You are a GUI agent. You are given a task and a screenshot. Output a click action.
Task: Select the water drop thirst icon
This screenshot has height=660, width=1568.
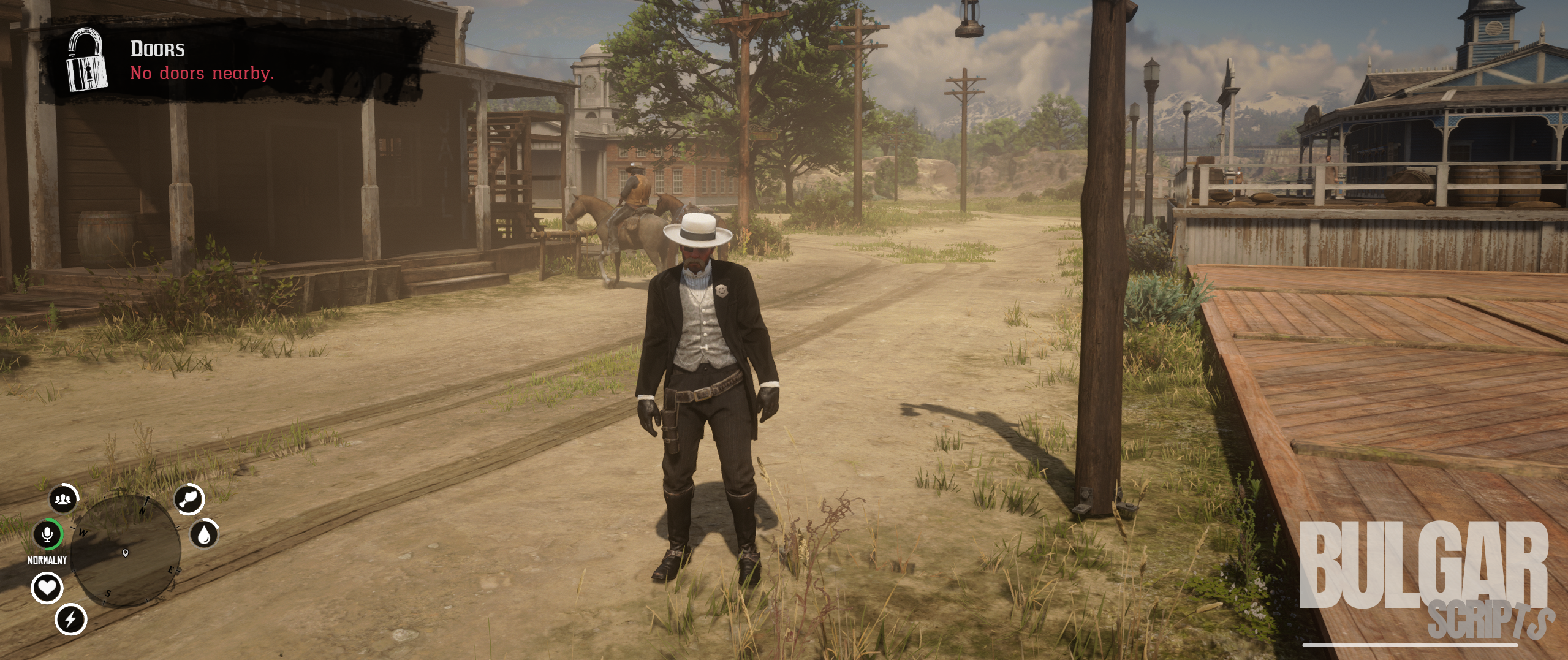(204, 534)
